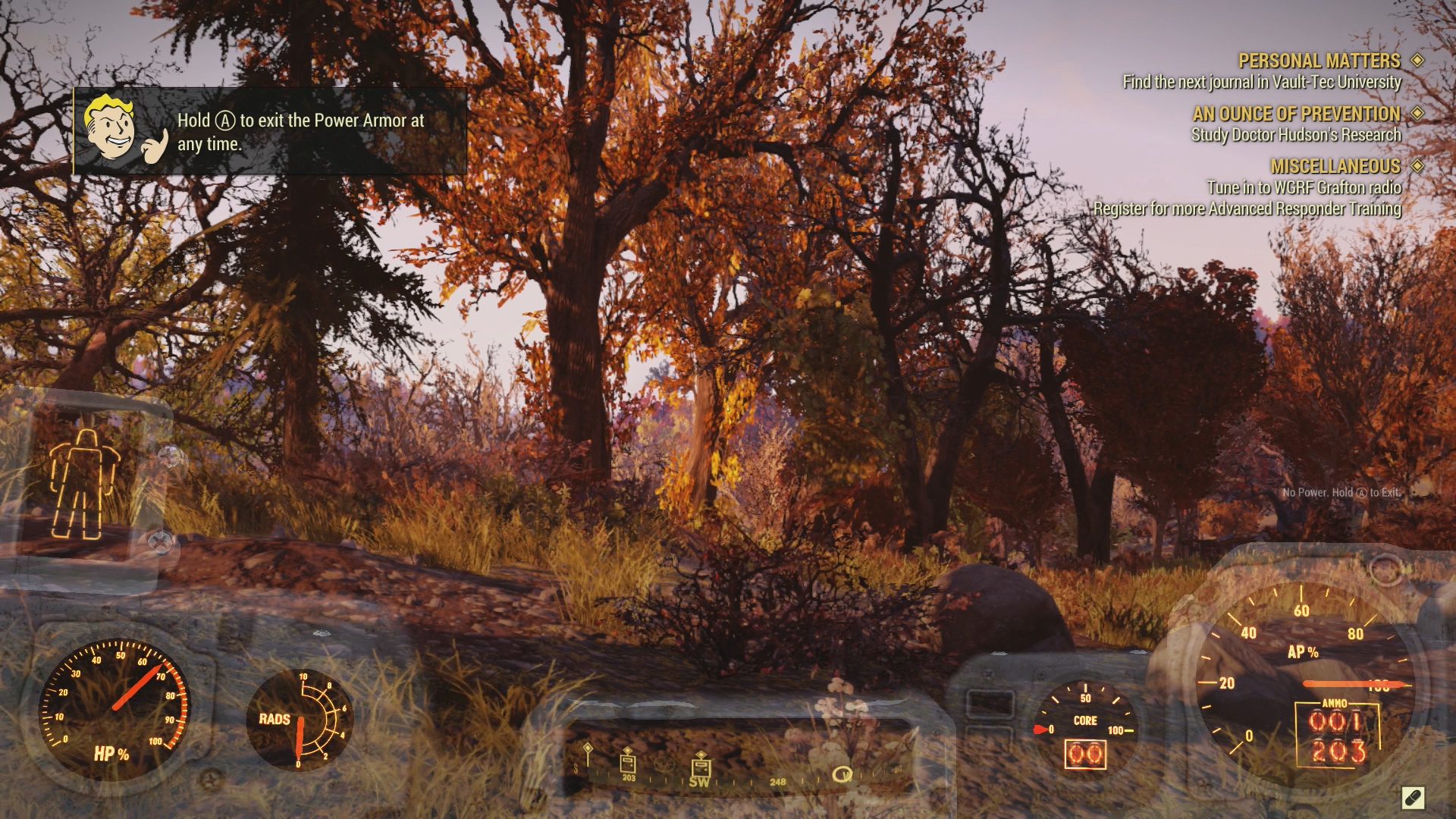Click the second building marker near SW heading
The image size is (1456, 819).
pos(701,767)
